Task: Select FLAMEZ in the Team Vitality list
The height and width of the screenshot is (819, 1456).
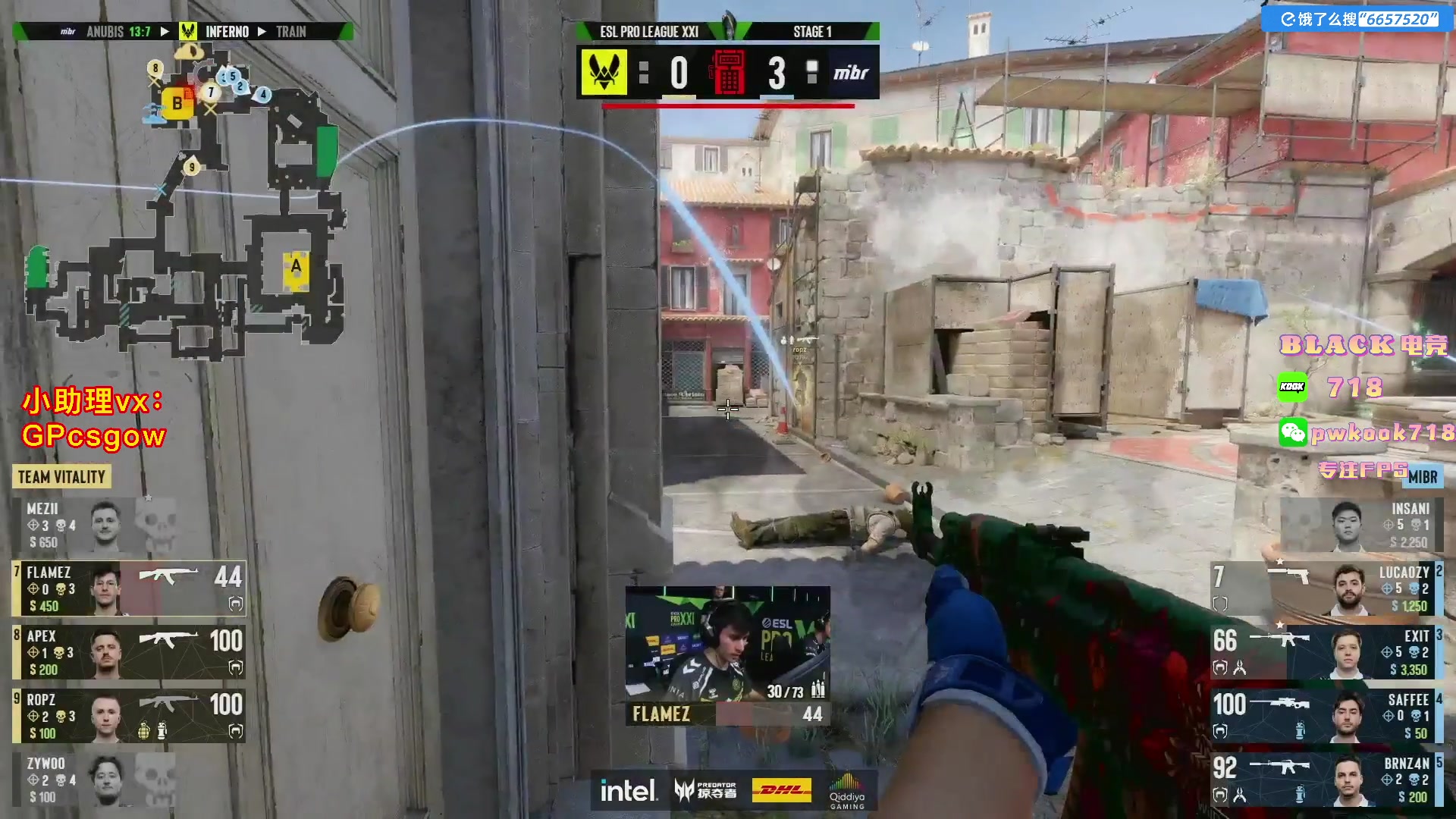Action: 129,588
